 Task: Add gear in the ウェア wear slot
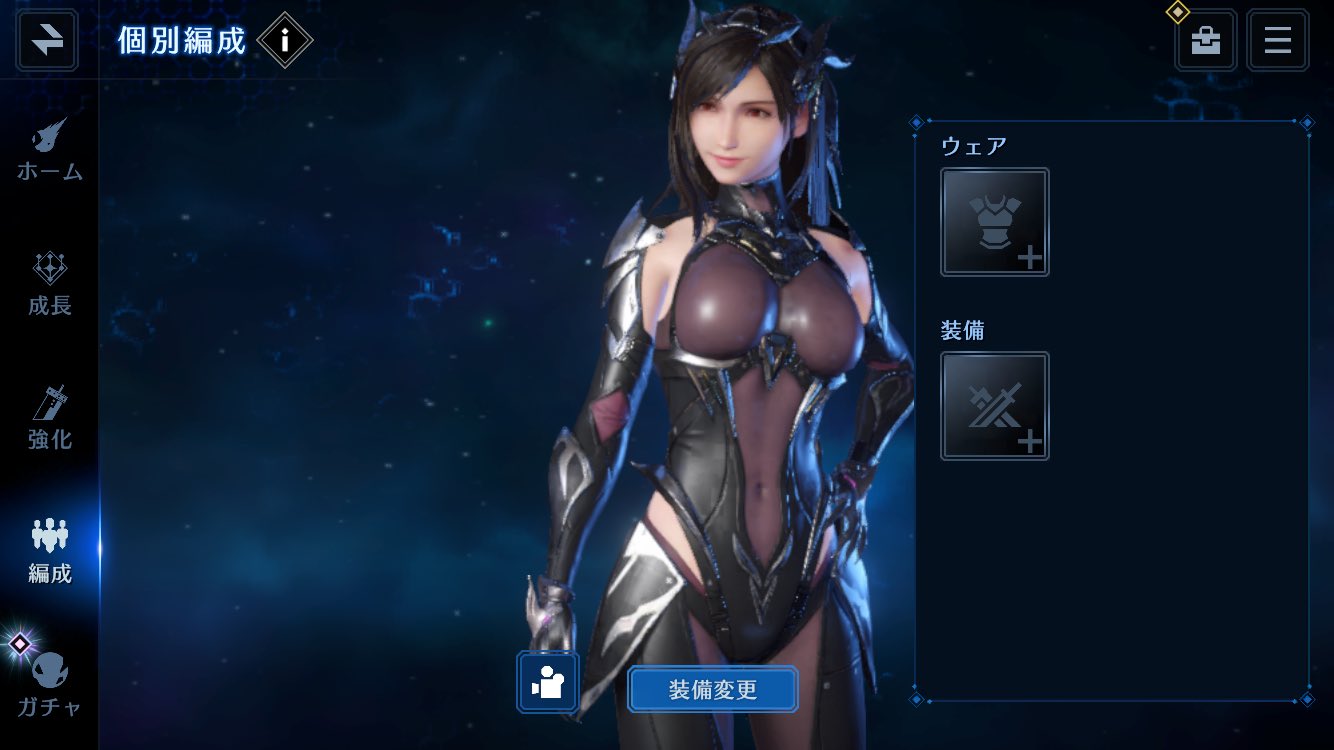[x=994, y=222]
